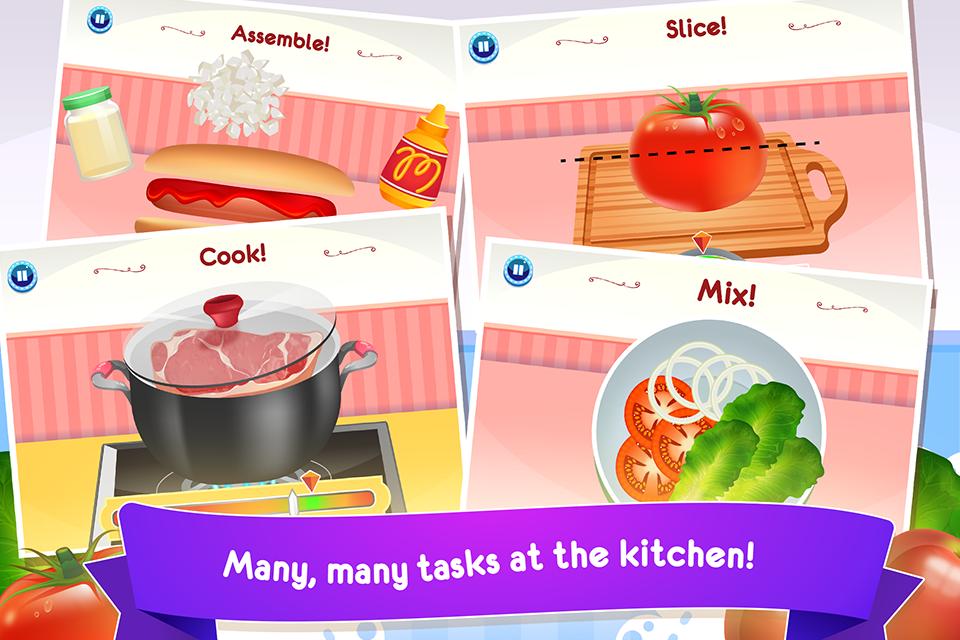Pause the Cook mini-game
Image resolution: width=960 pixels, height=640 pixels.
(22, 274)
